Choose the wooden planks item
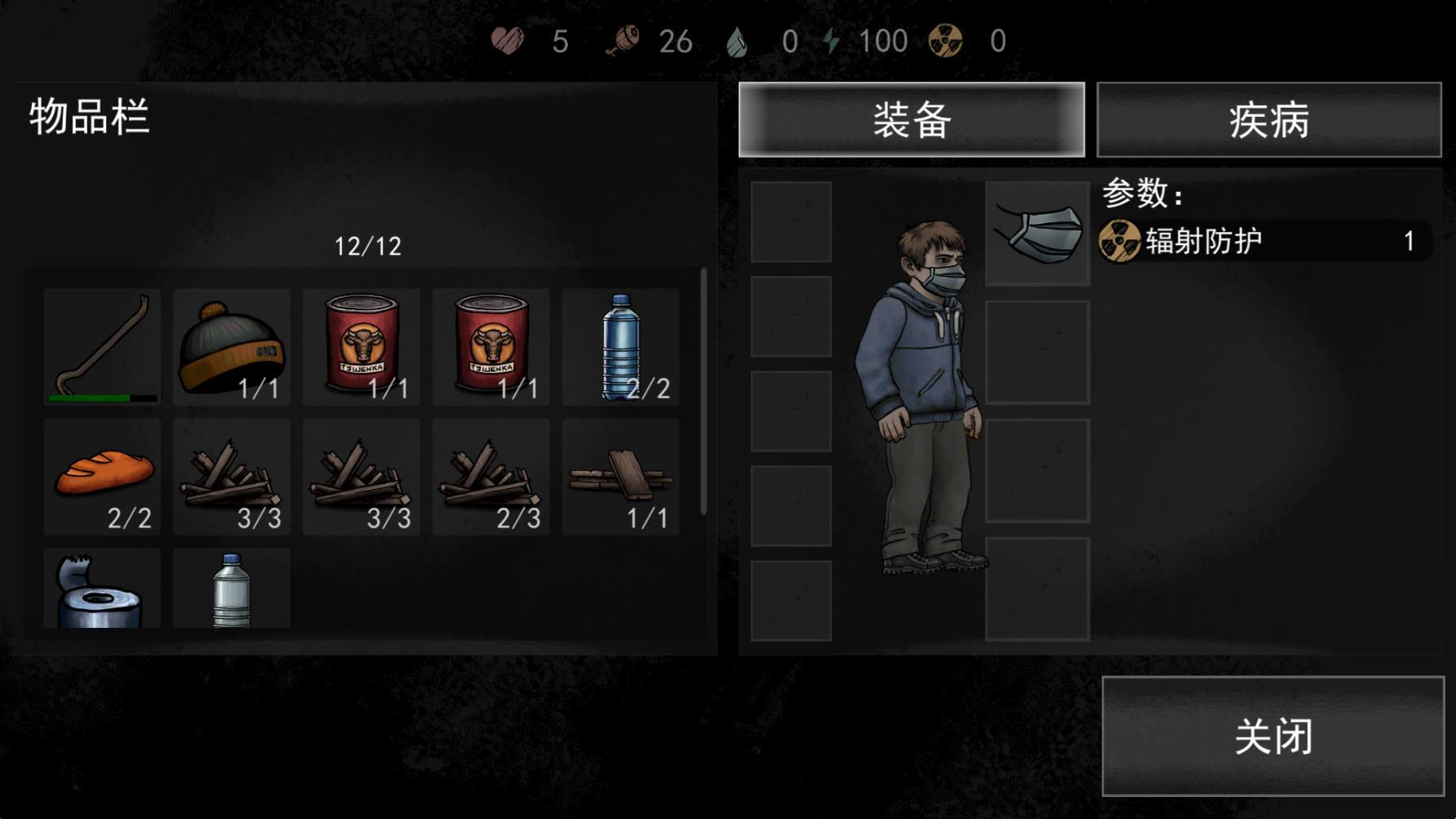The image size is (1456, 819). coord(621,476)
